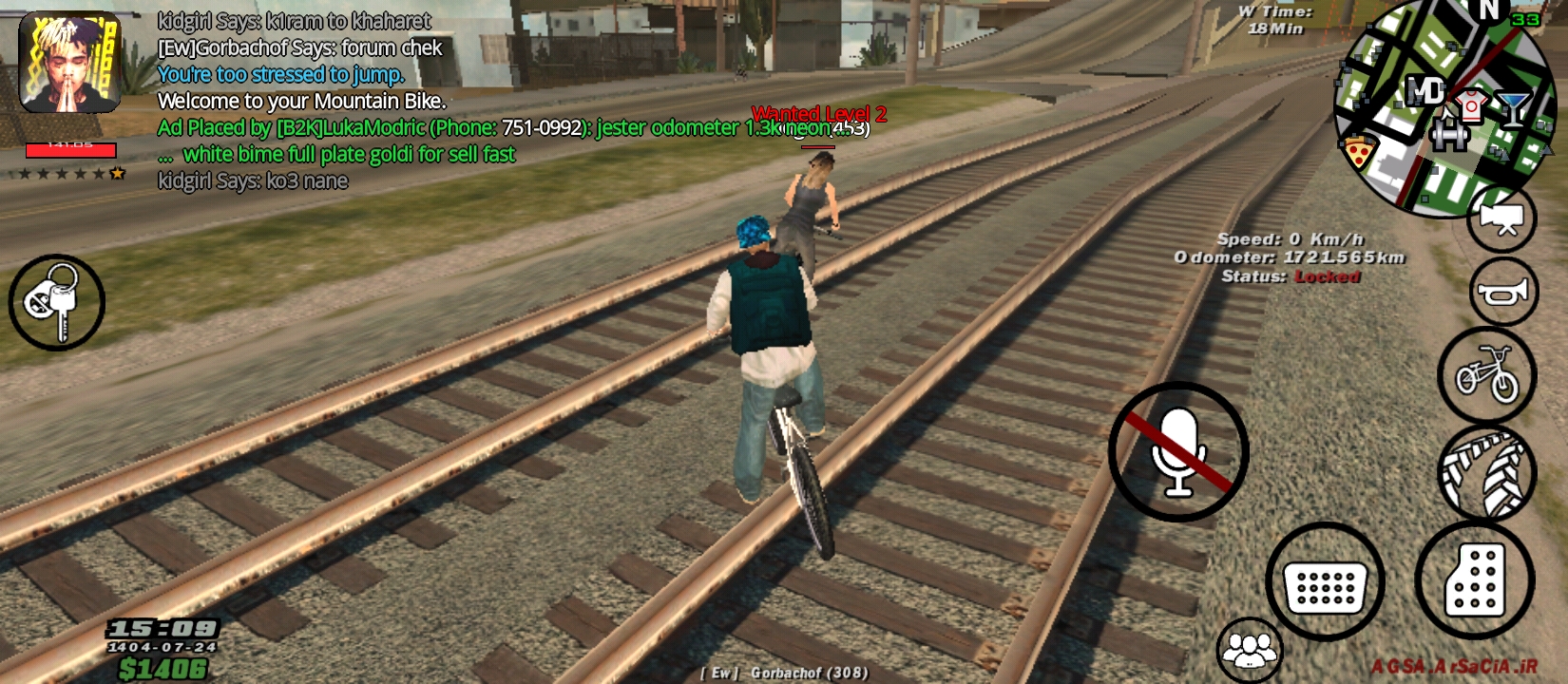Tap the bicycle icon button
The height and width of the screenshot is (684, 1568).
[1486, 376]
